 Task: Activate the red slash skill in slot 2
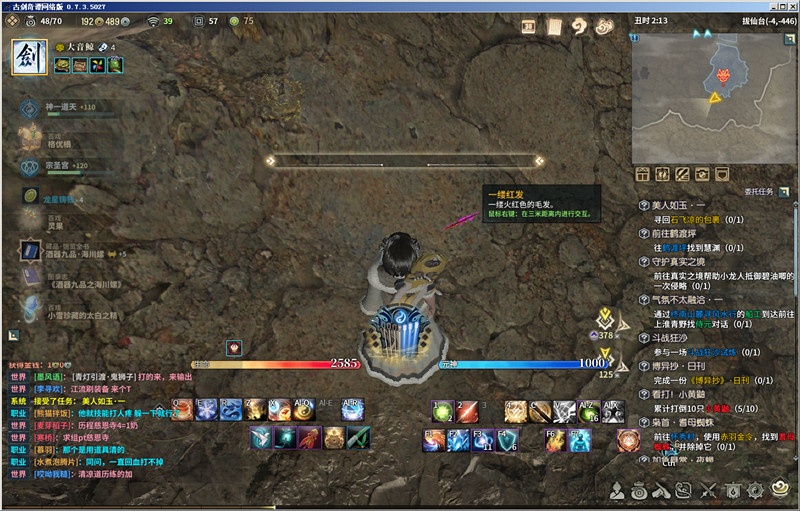pyautogui.click(x=468, y=409)
